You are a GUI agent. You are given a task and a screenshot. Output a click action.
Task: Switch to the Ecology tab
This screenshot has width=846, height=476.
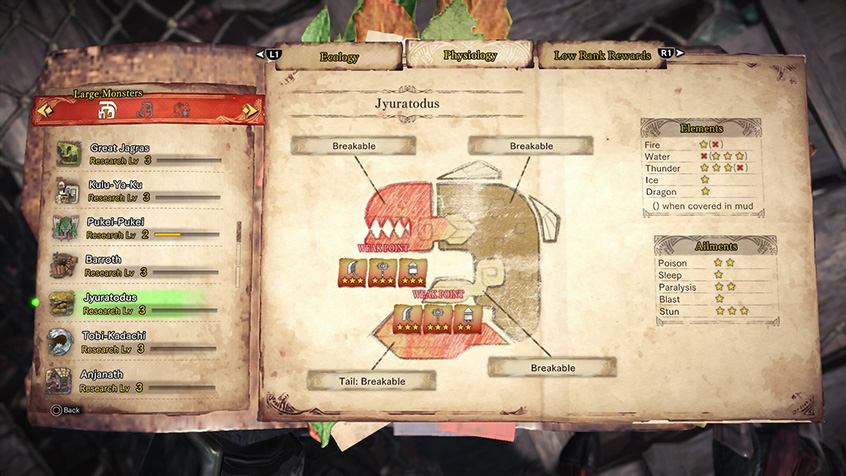pos(338,56)
